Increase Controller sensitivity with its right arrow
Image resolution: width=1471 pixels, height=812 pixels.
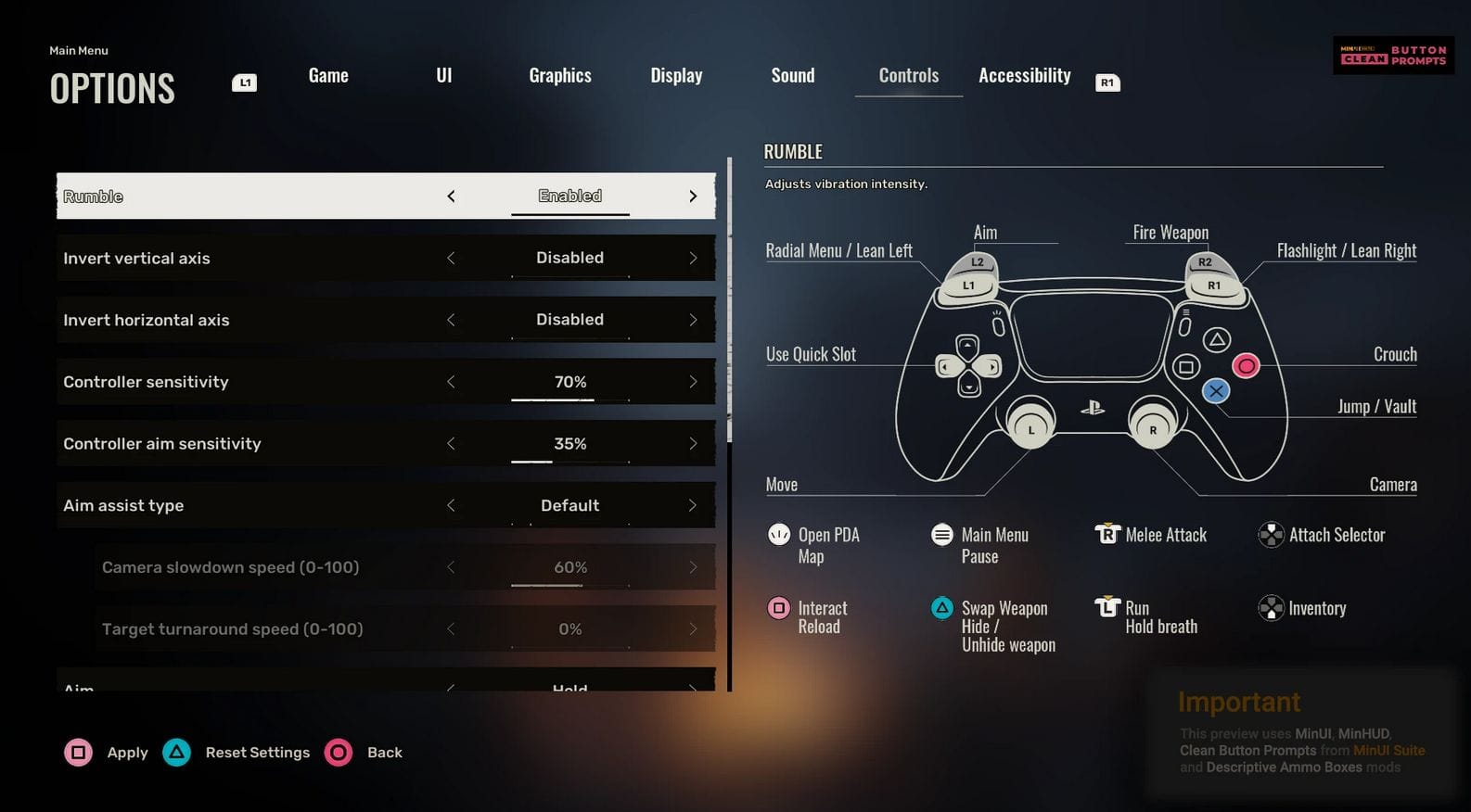[x=693, y=382]
